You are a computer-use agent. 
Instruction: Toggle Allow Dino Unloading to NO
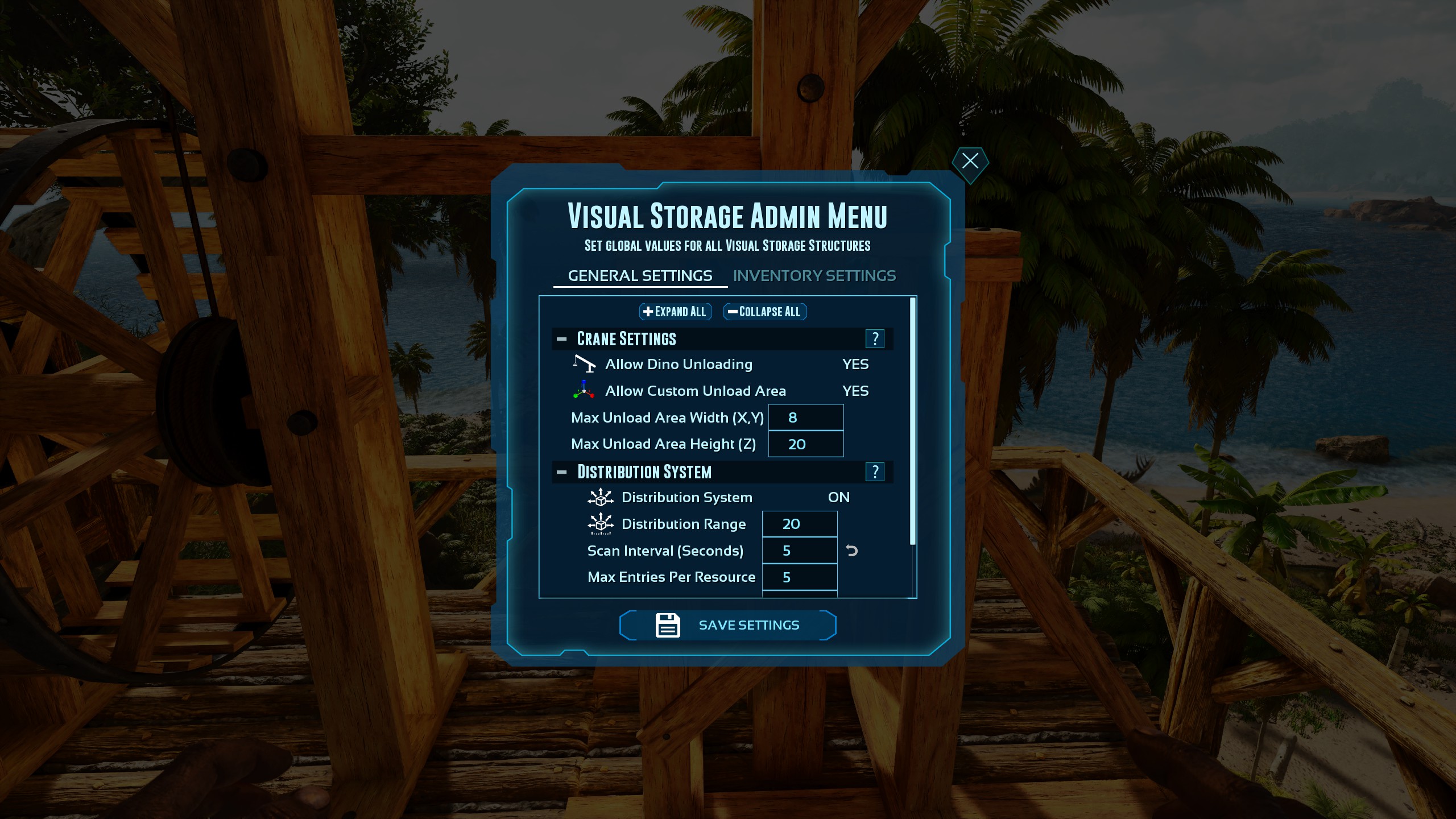(x=855, y=364)
